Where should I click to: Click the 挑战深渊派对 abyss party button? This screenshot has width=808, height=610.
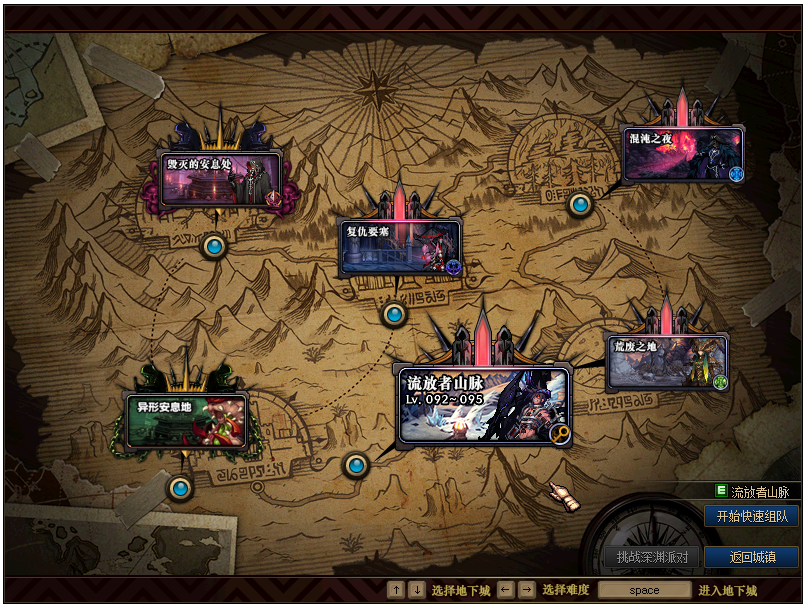(652, 557)
